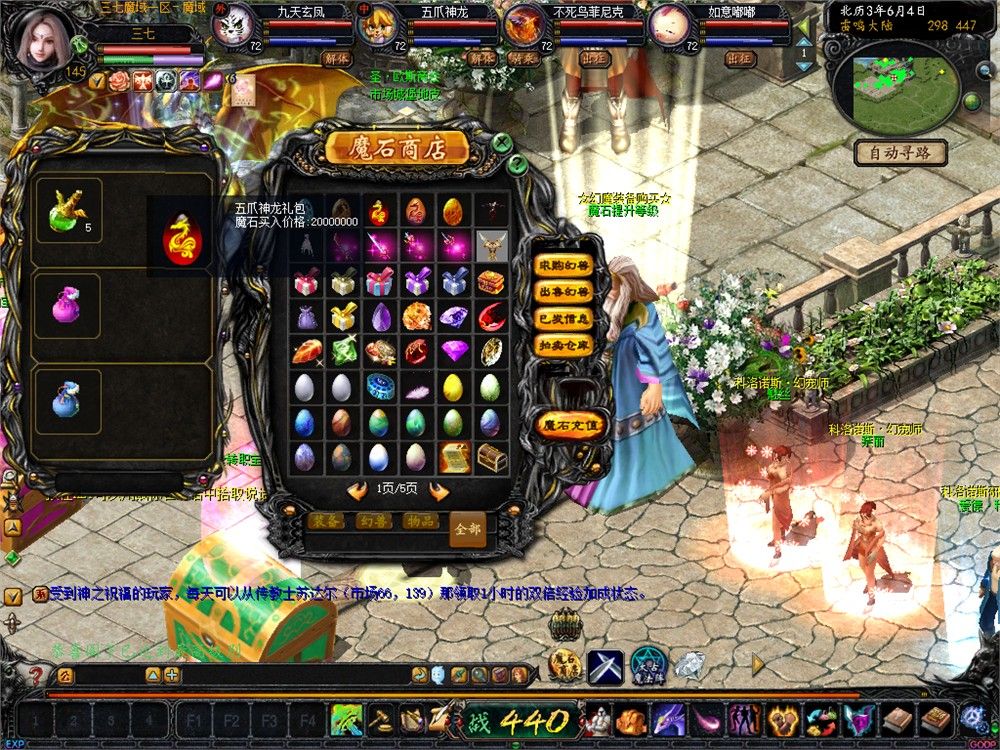Switch to the 幻兽 pets tab
Viewport: 1000px width, 750px height.
(374, 521)
